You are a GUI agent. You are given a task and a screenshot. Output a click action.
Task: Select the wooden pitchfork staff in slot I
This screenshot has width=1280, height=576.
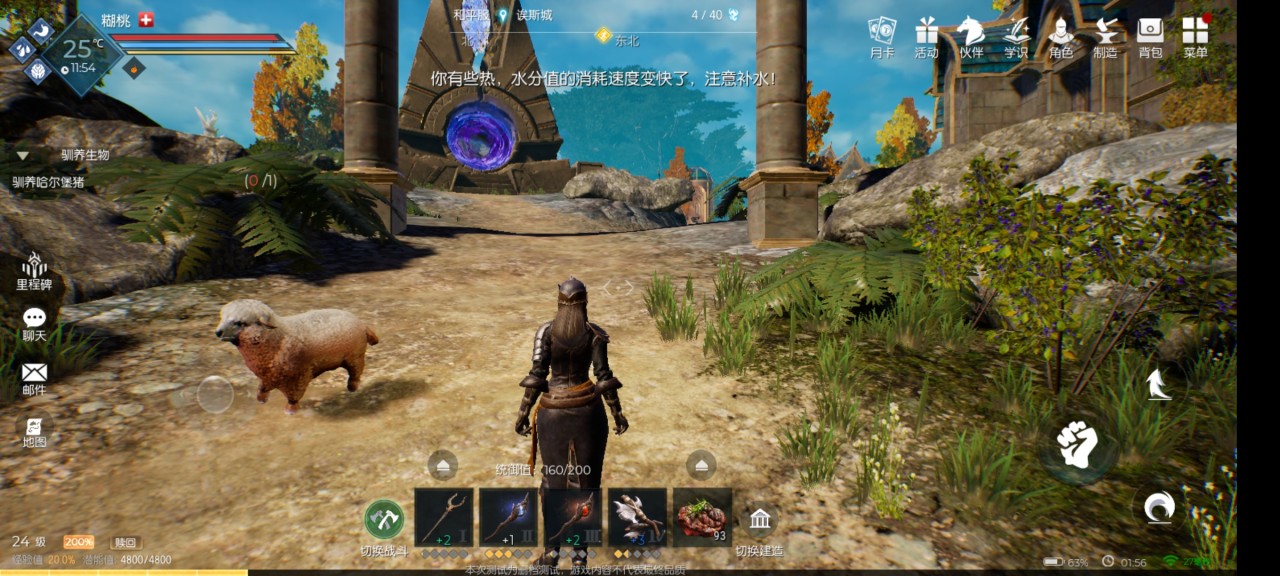click(443, 517)
